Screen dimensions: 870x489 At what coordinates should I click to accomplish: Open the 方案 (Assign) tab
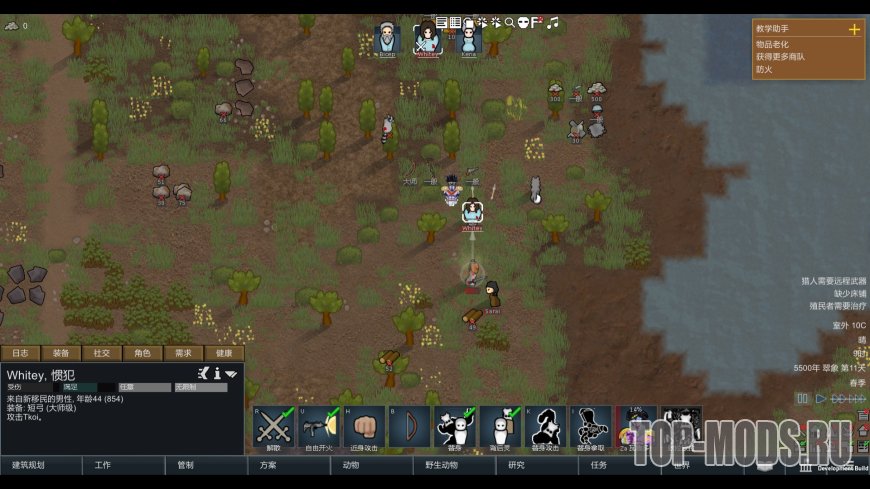coord(268,465)
